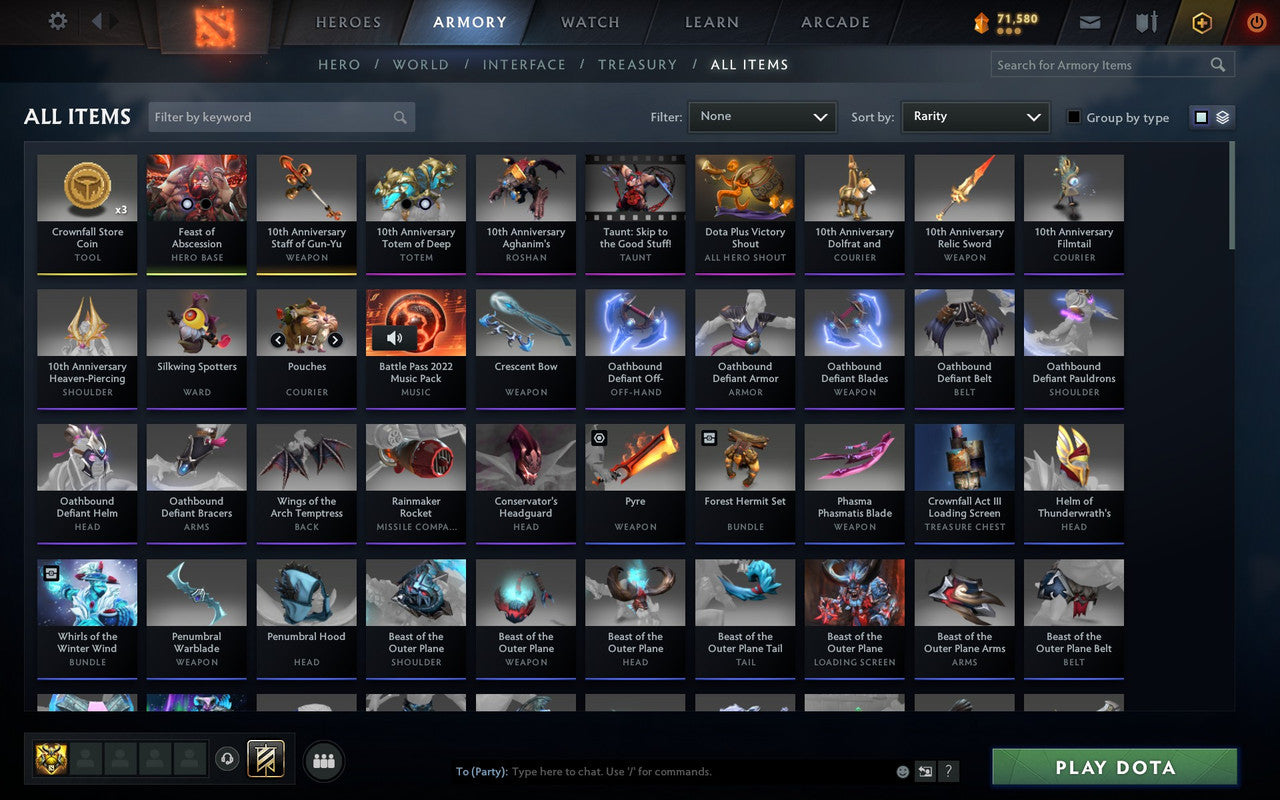Screen dimensions: 1280x800
Task: Switch to grid view layout
Action: click(1200, 116)
